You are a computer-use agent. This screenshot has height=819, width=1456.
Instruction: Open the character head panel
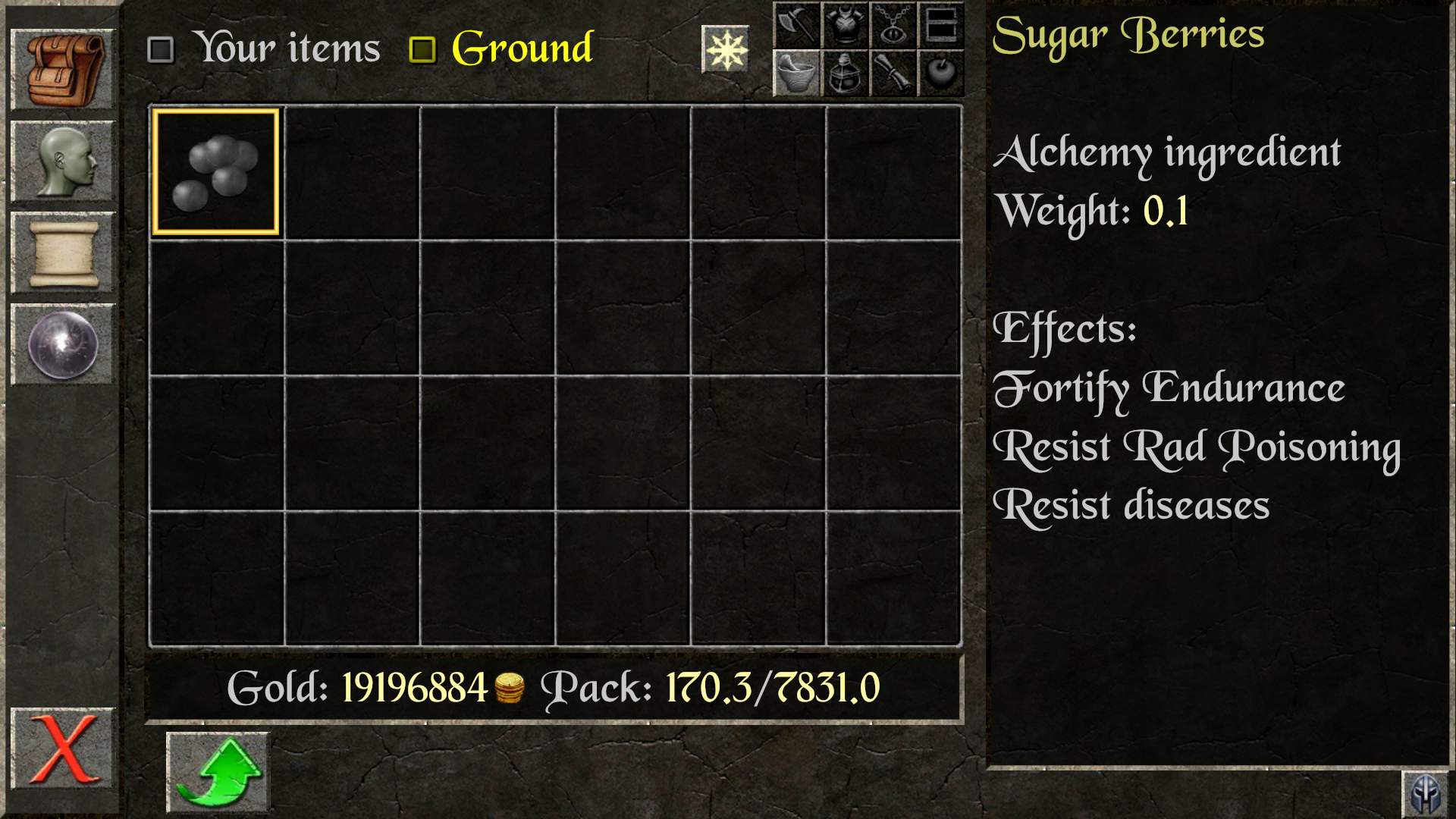point(62,162)
